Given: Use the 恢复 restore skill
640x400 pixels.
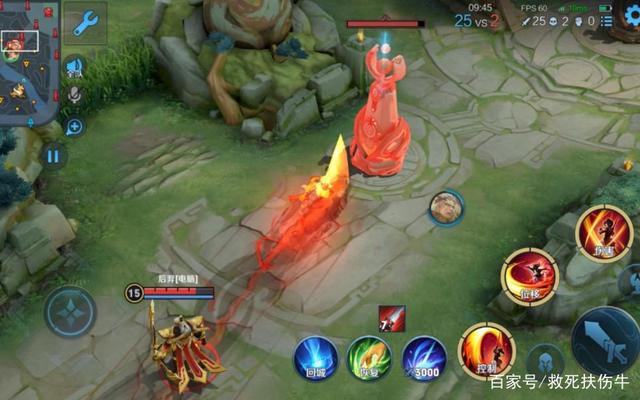Looking at the screenshot, I should click(x=369, y=357).
